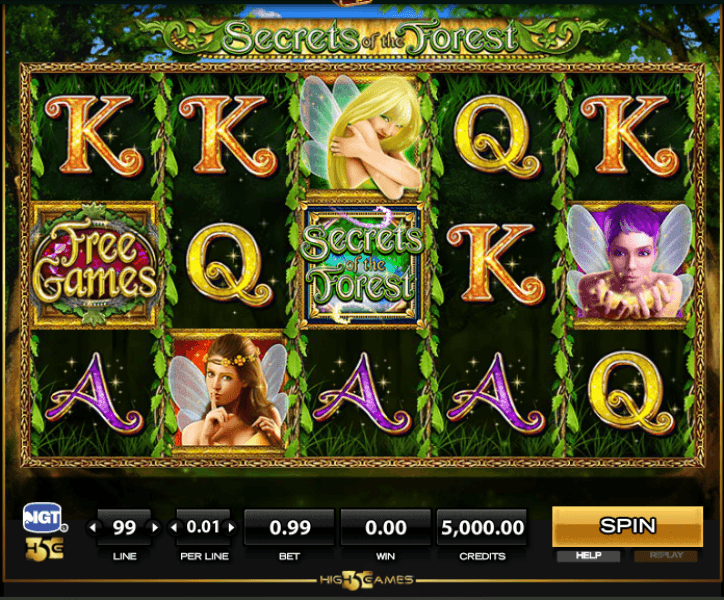This screenshot has width=724, height=600.
Task: Click the IGT logo icon
Action: [x=45, y=518]
